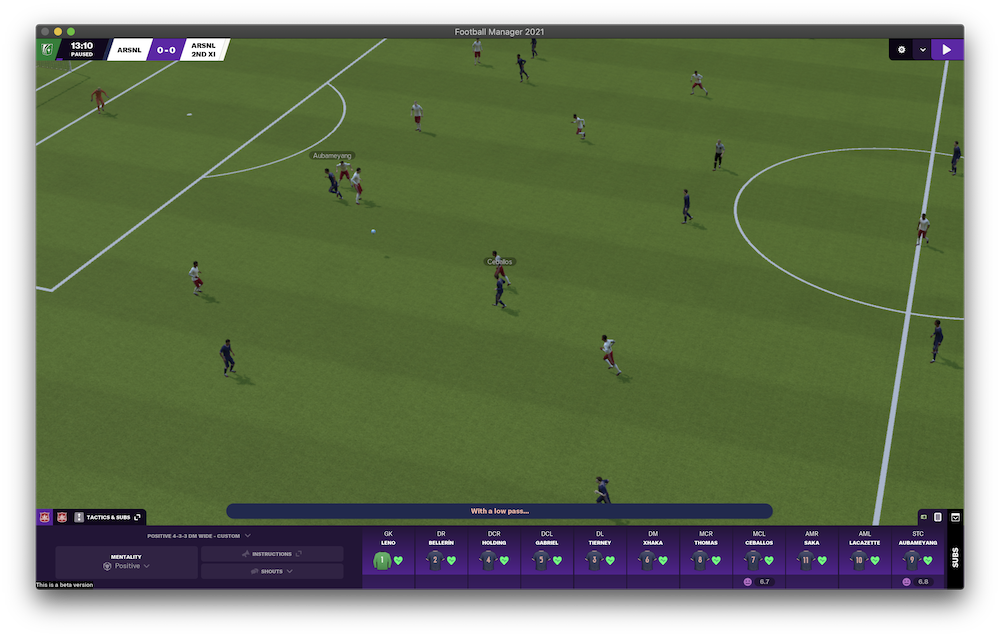
Task: Close the window with the red button
Action: (x=45, y=32)
